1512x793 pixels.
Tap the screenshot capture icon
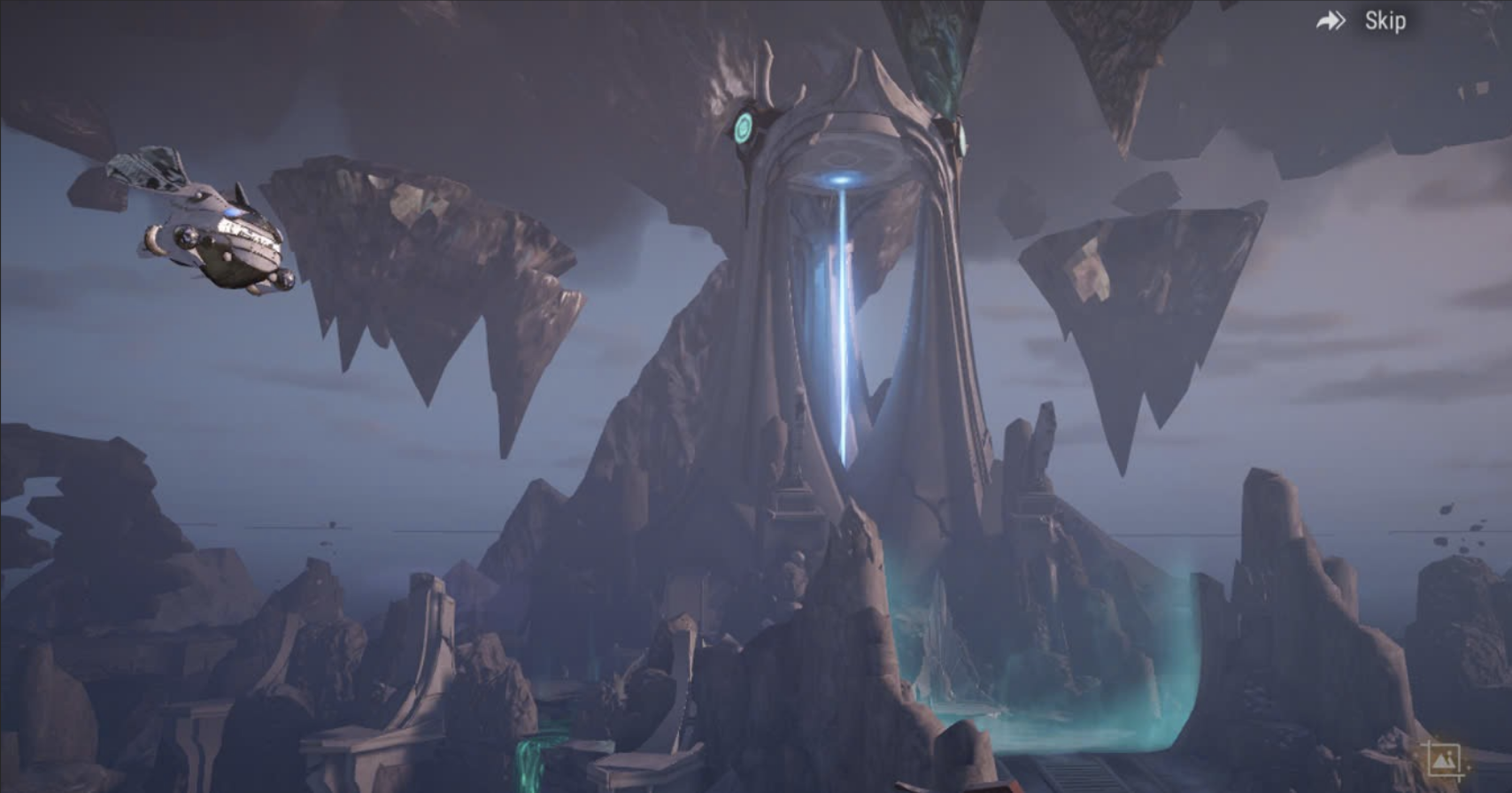click(x=1443, y=760)
